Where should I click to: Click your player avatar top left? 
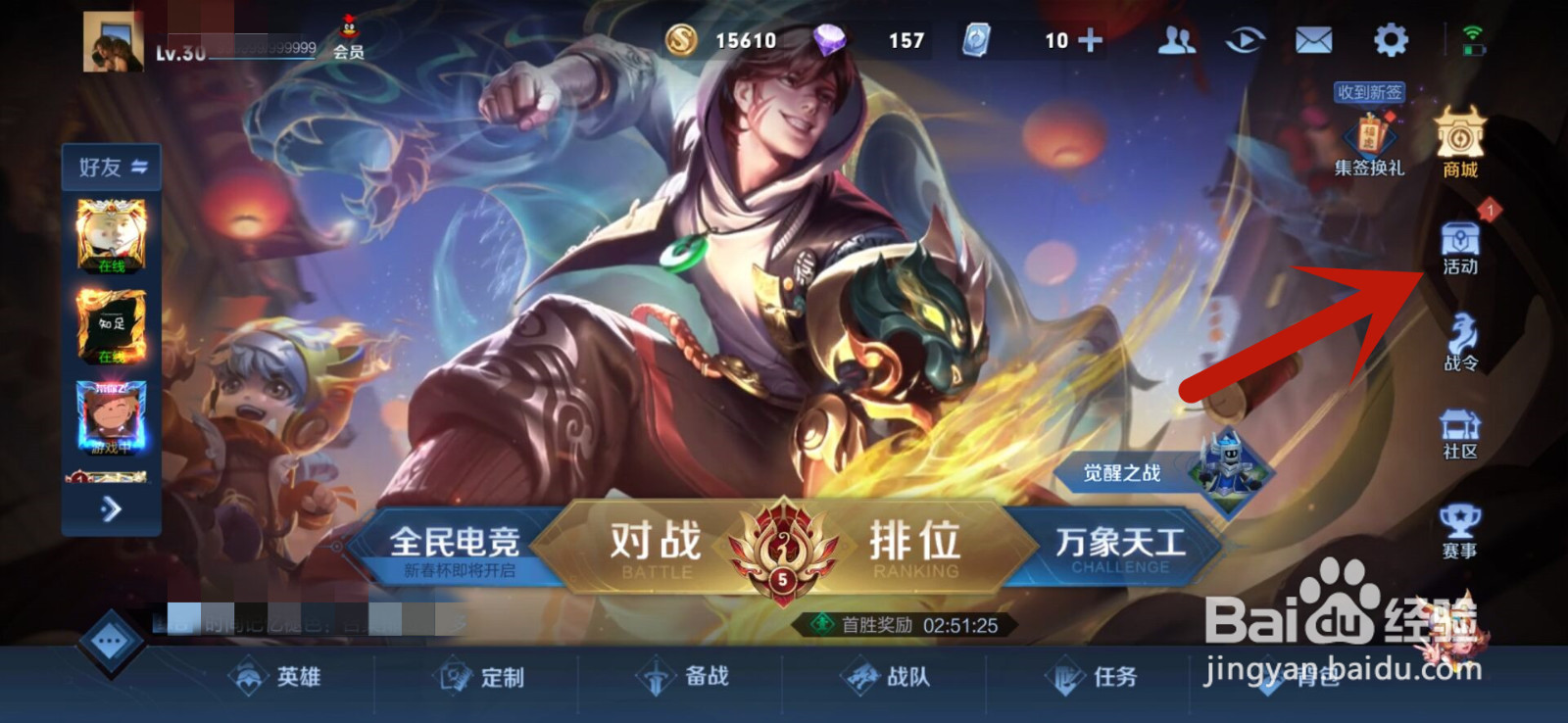pyautogui.click(x=111, y=41)
